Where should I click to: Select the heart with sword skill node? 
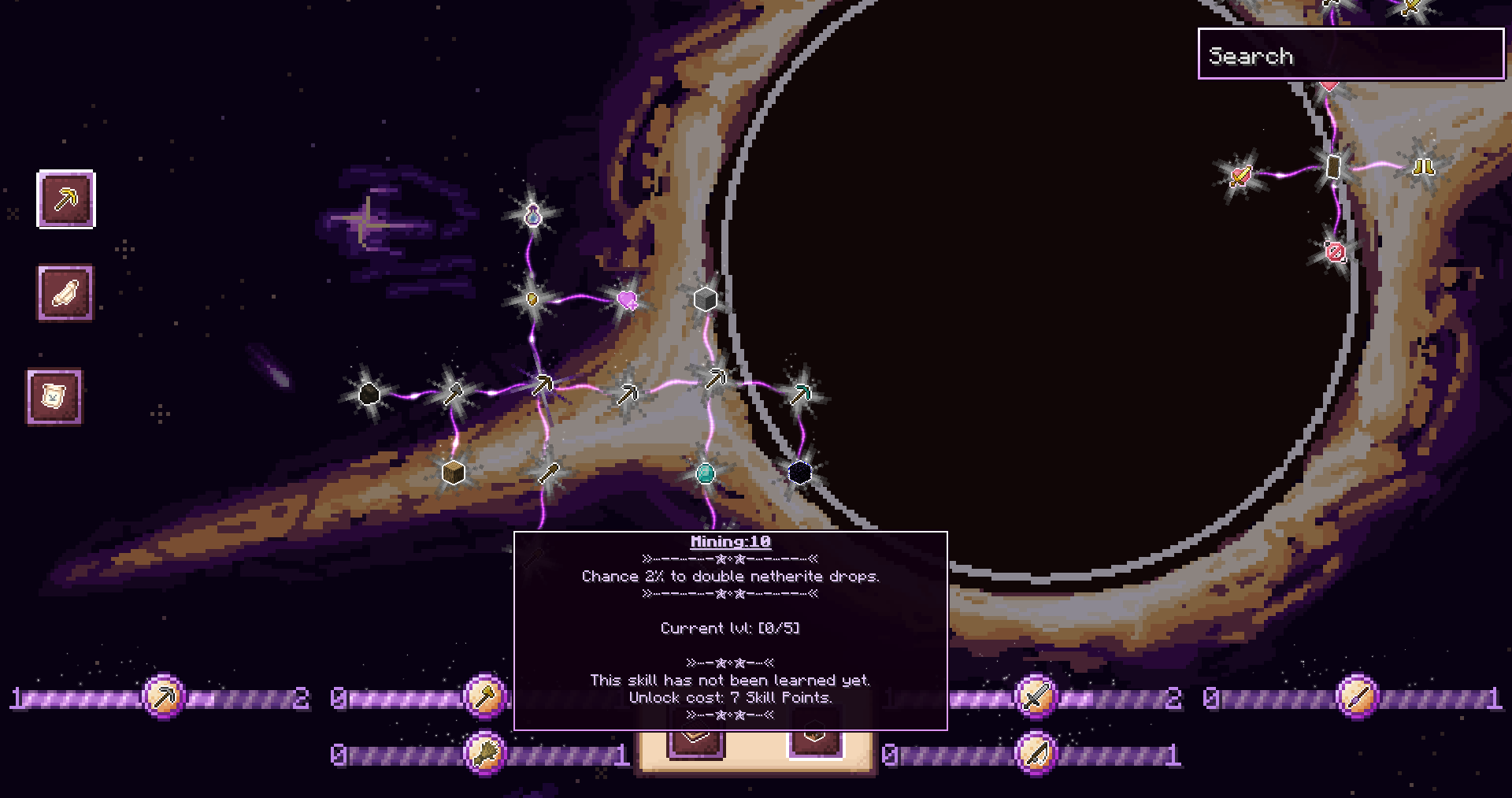tap(1241, 175)
